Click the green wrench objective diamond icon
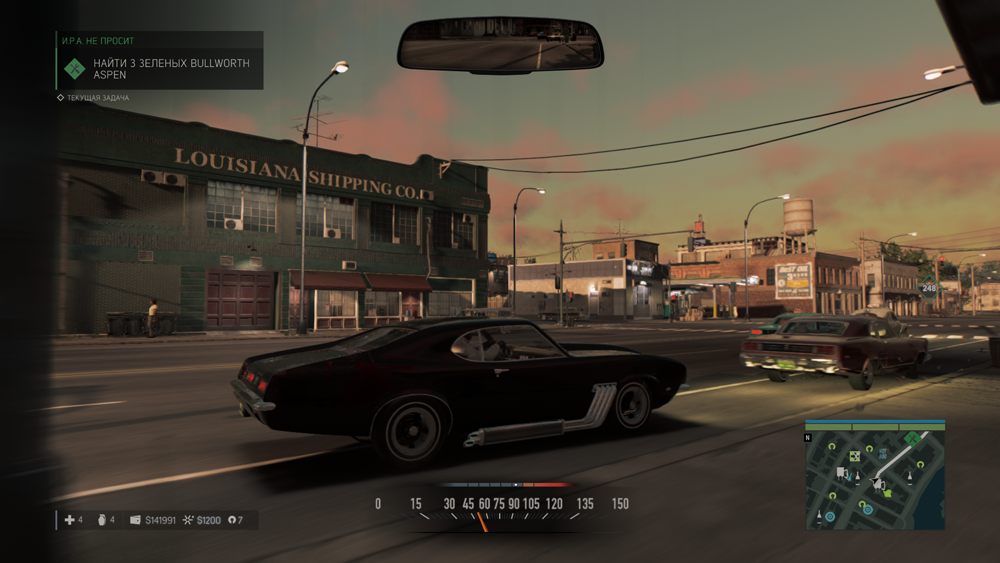The height and width of the screenshot is (563, 1000). point(75,68)
